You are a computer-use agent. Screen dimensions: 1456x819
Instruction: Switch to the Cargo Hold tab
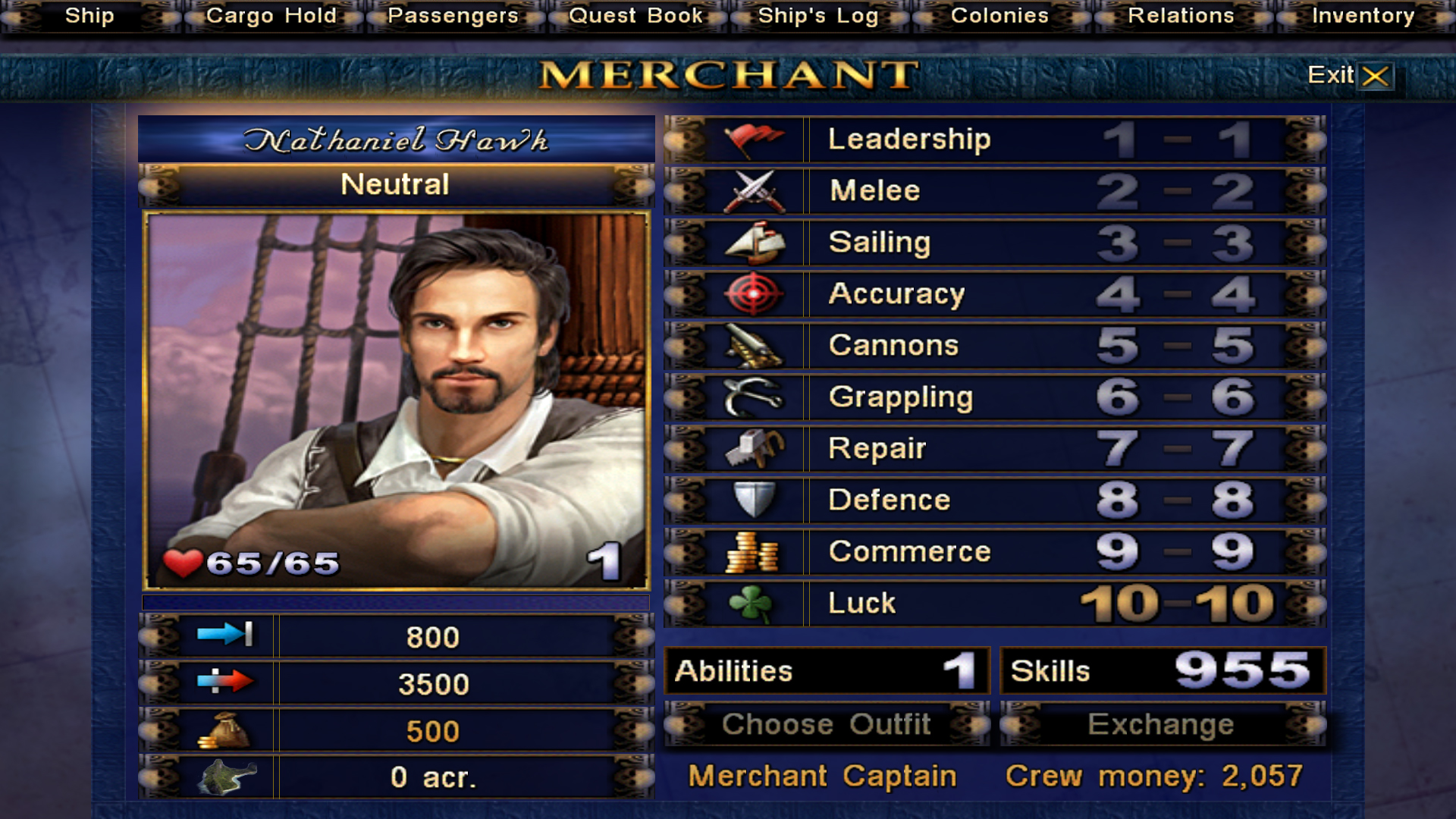[x=271, y=16]
